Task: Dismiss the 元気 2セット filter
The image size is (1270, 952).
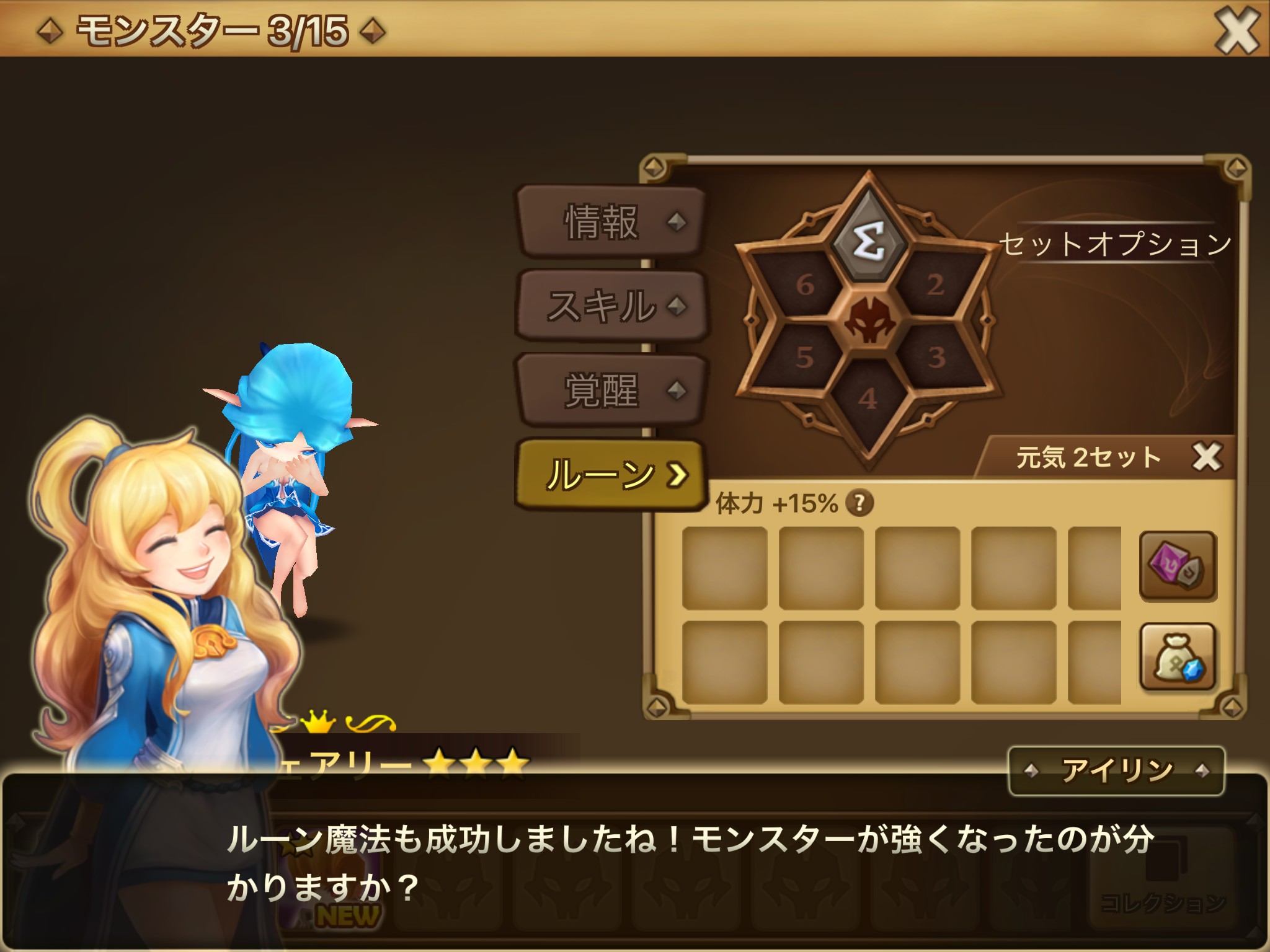Action: pyautogui.click(x=1206, y=457)
